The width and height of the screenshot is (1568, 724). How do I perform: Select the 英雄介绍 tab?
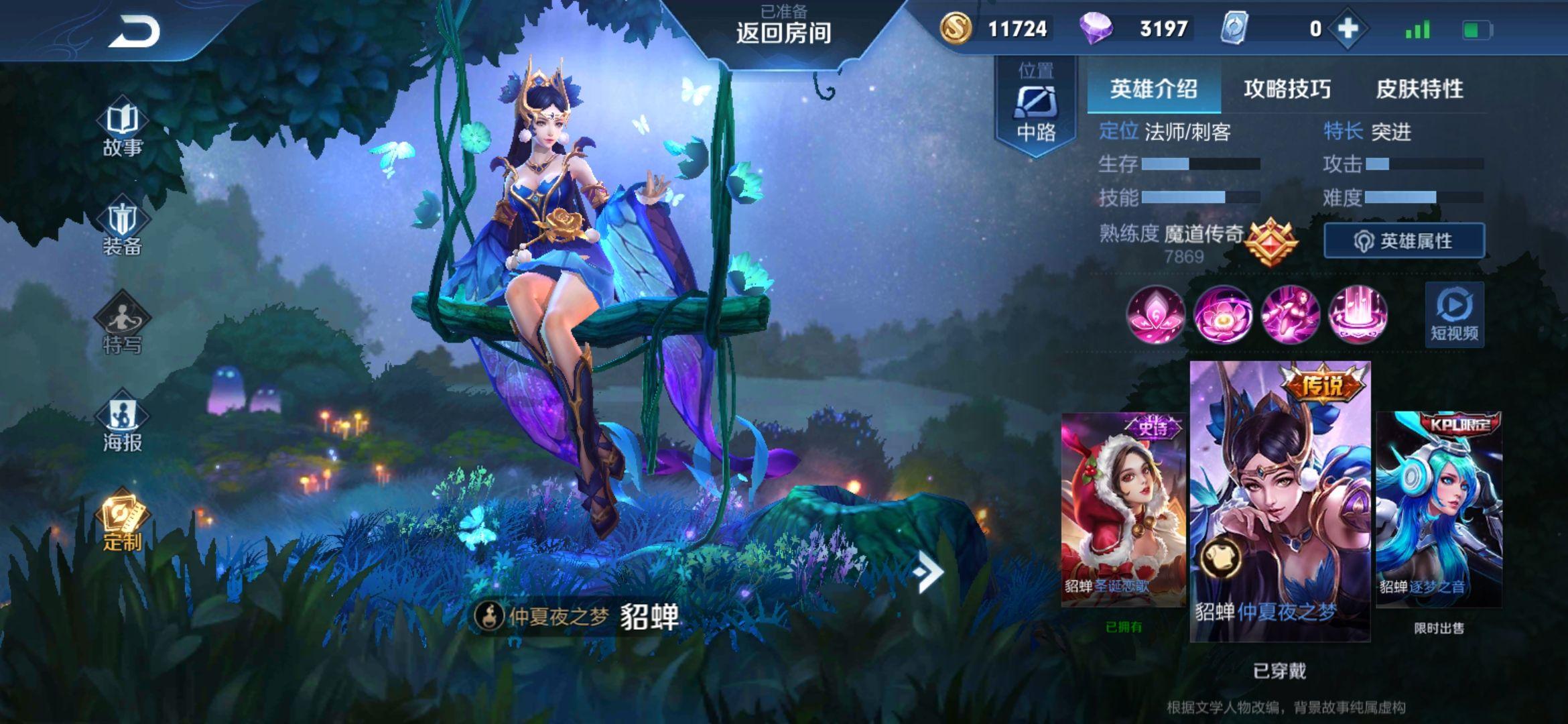coord(1153,89)
